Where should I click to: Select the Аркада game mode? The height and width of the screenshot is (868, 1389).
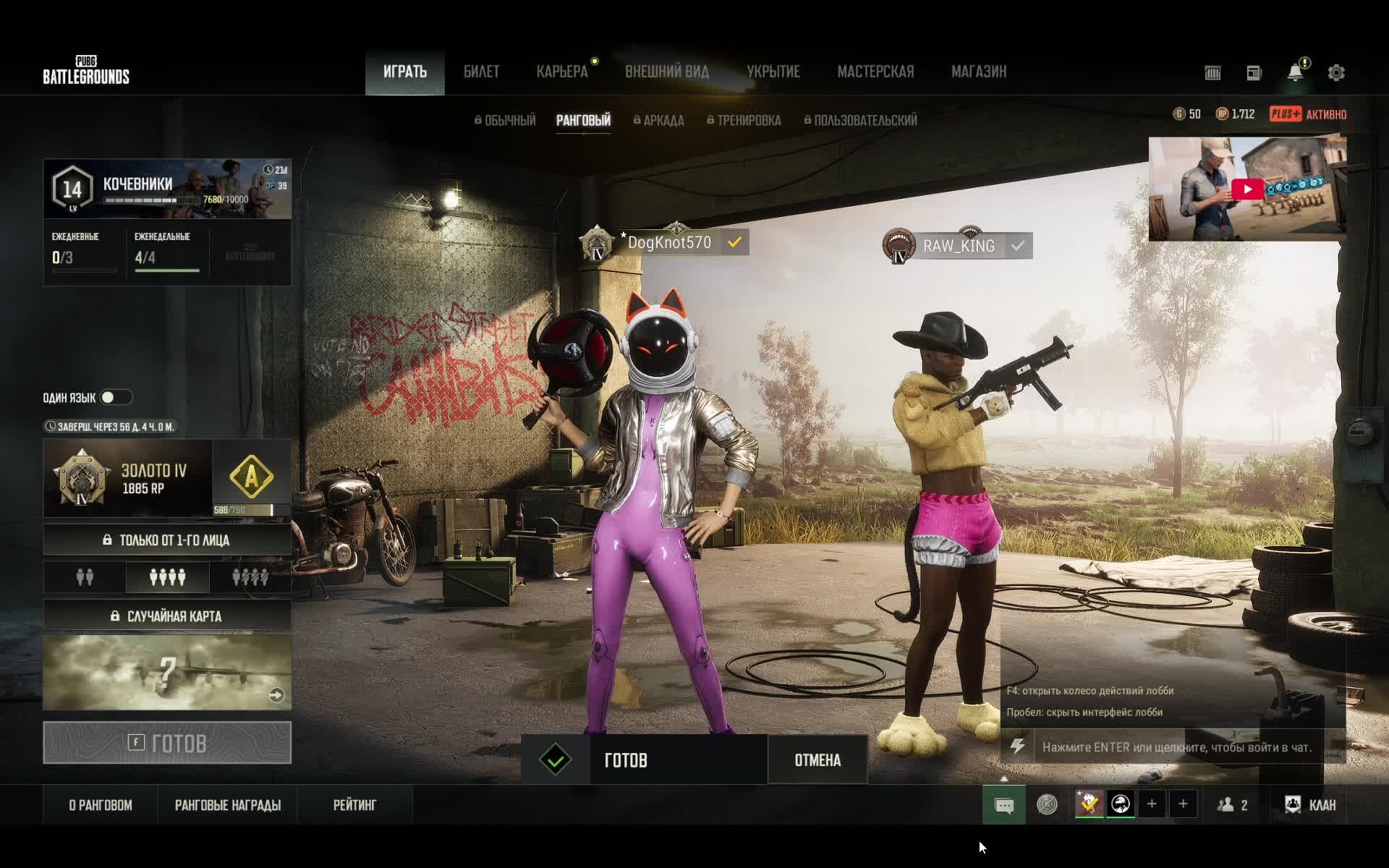(658, 121)
